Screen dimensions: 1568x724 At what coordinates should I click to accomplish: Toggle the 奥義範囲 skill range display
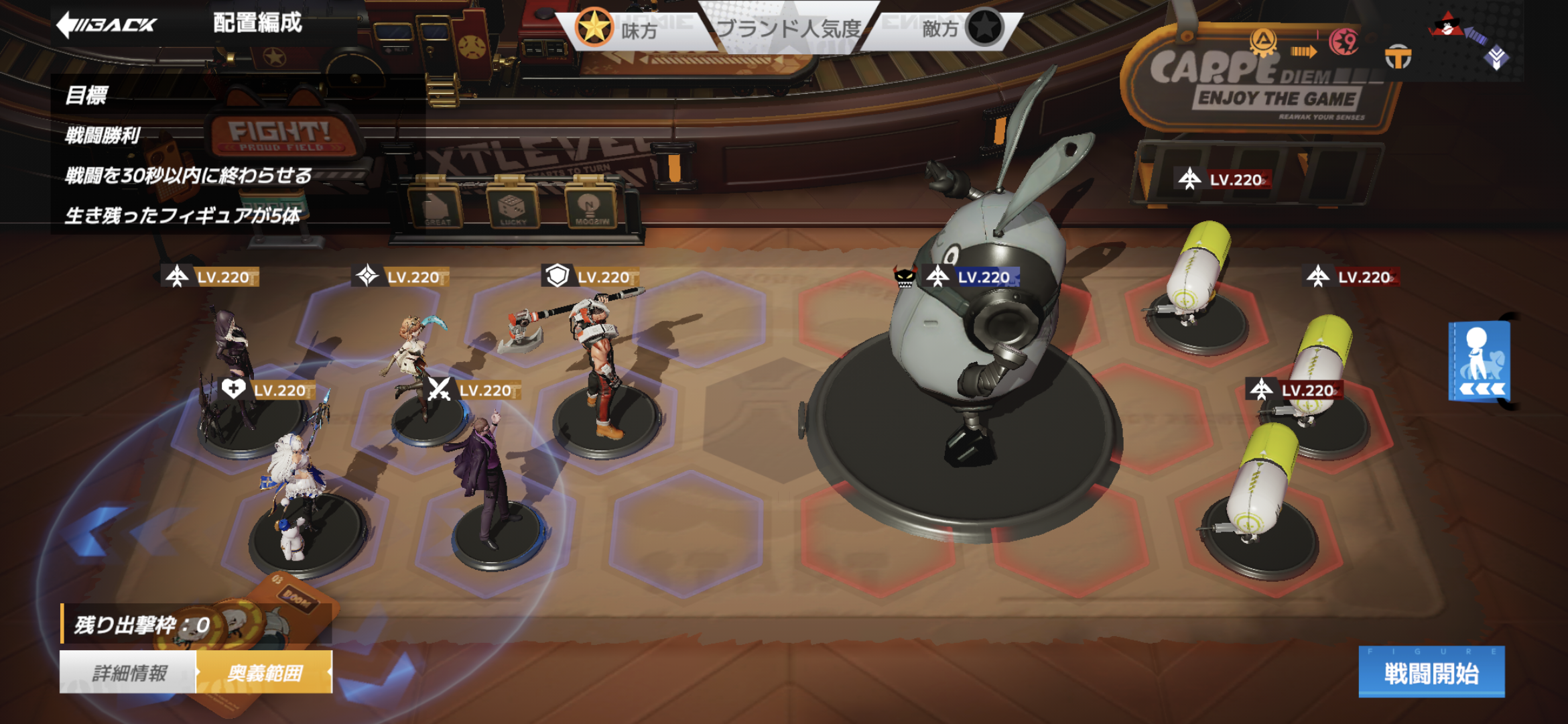tap(265, 672)
